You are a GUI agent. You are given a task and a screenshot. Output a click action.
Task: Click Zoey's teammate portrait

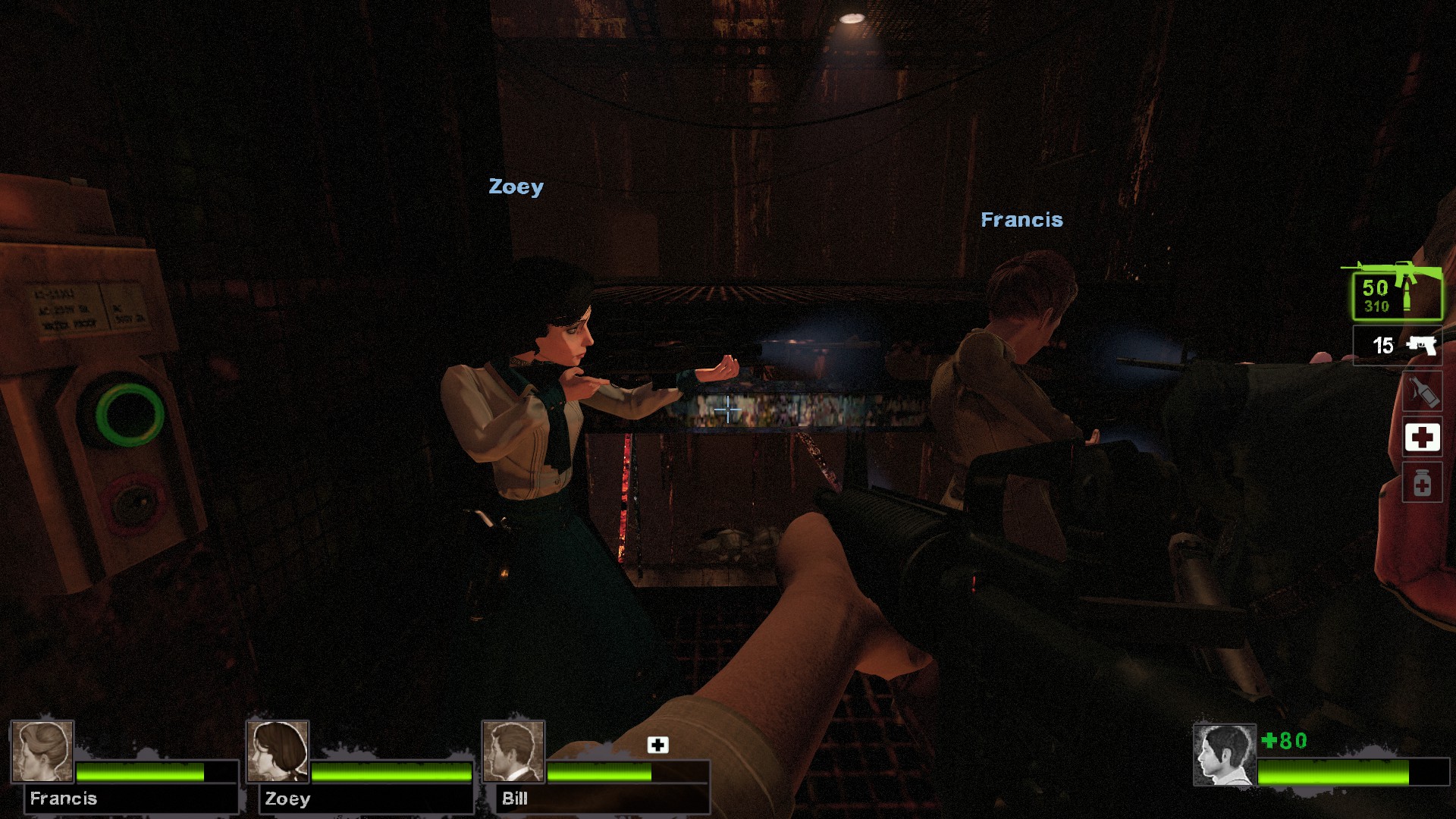278,751
